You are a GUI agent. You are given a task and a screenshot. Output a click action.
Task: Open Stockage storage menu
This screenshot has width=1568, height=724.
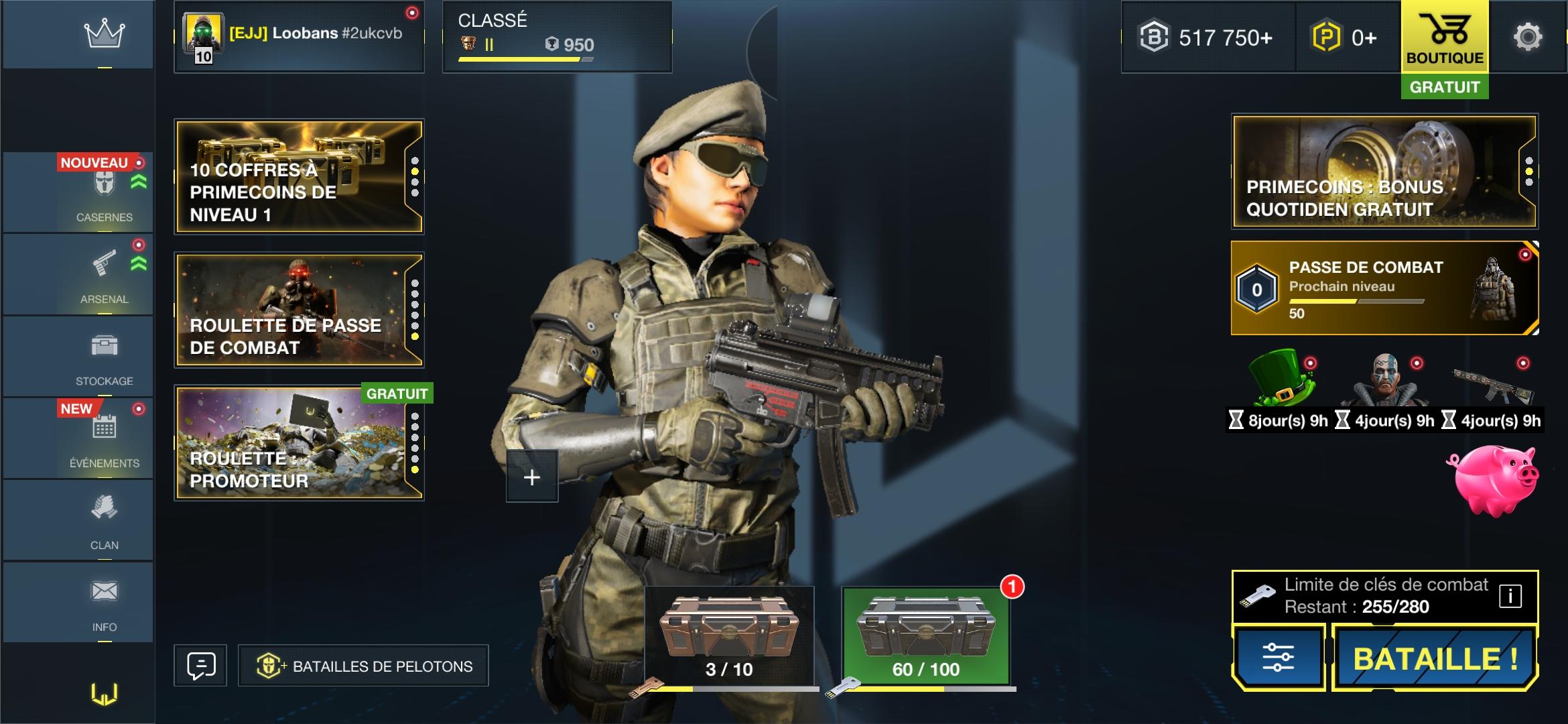104,357
